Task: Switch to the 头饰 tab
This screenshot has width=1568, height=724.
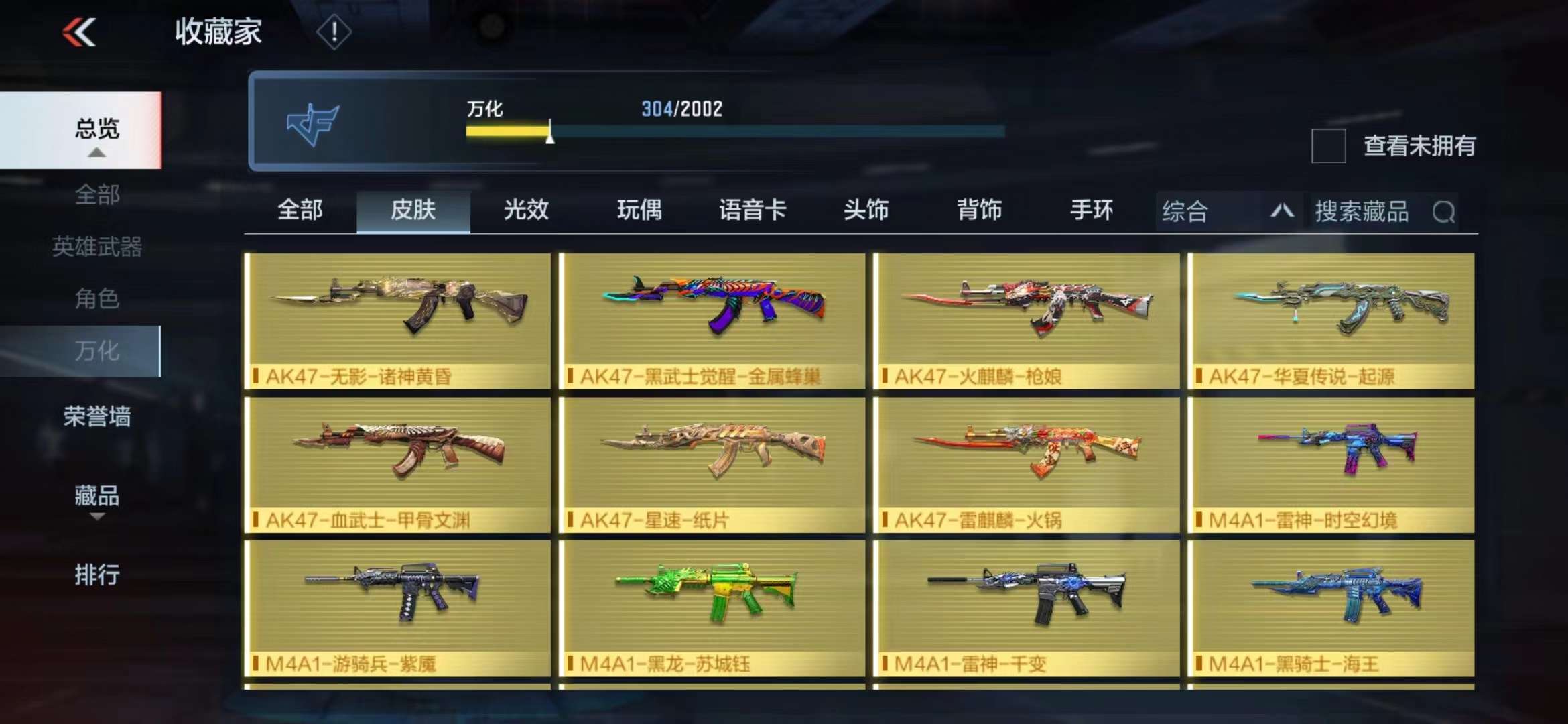Action: (x=866, y=210)
